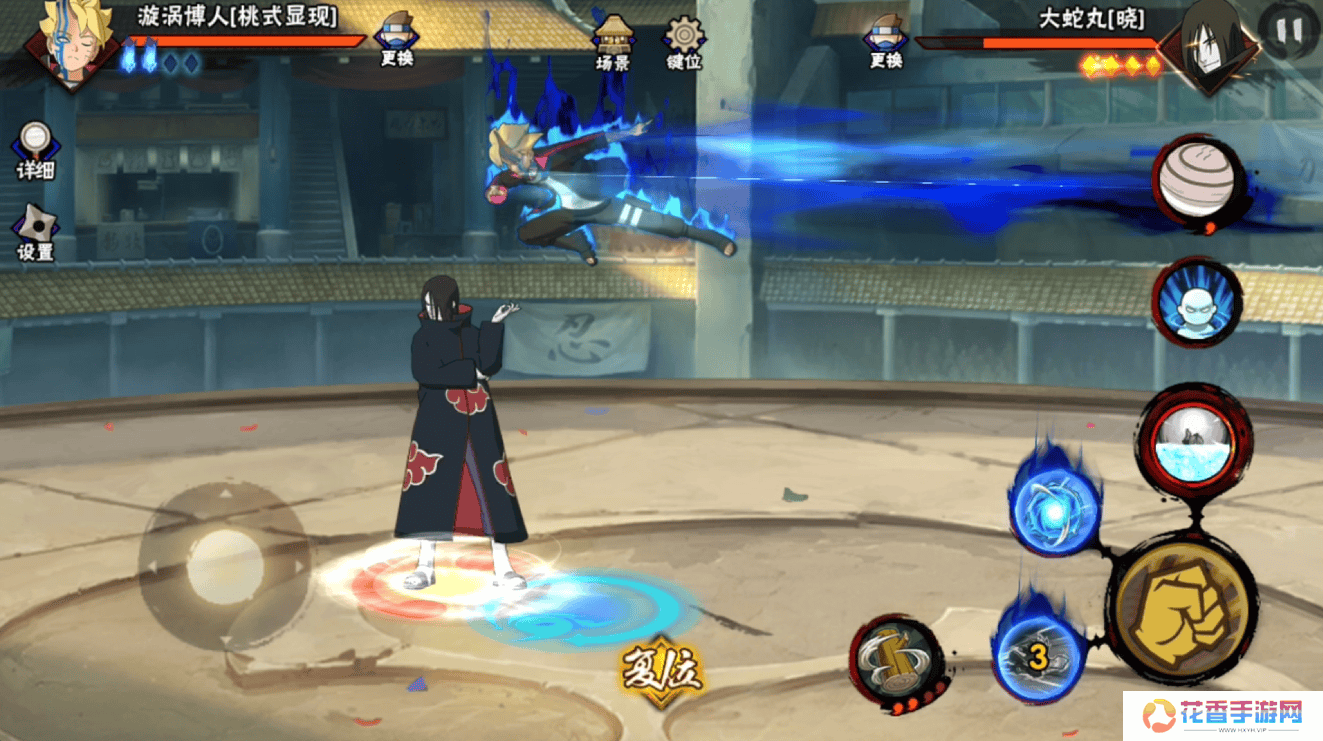Open the 场景 scene selector
Viewport: 1323px width, 741px height.
point(613,41)
